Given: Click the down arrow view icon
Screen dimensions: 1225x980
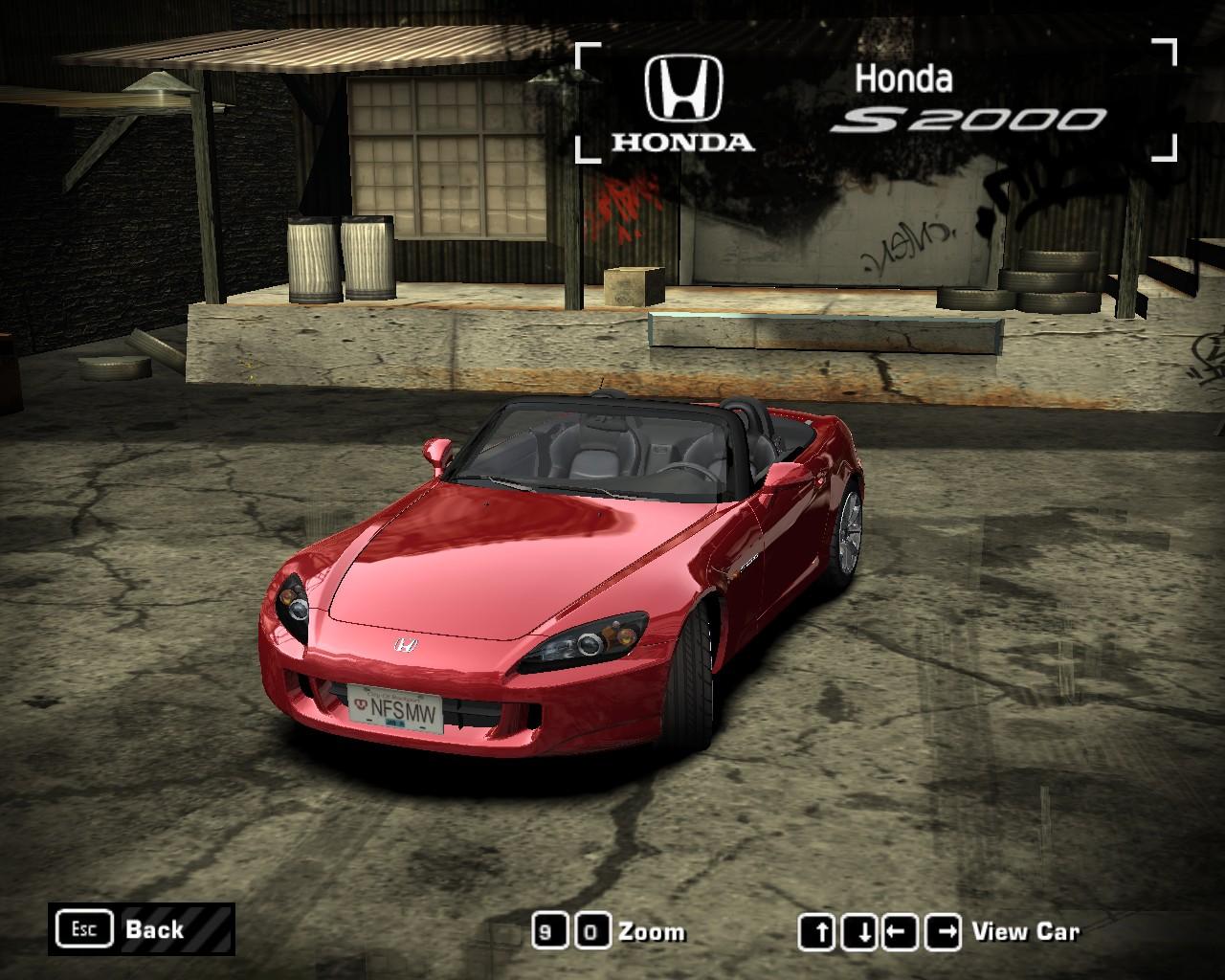Looking at the screenshot, I should point(857,929).
